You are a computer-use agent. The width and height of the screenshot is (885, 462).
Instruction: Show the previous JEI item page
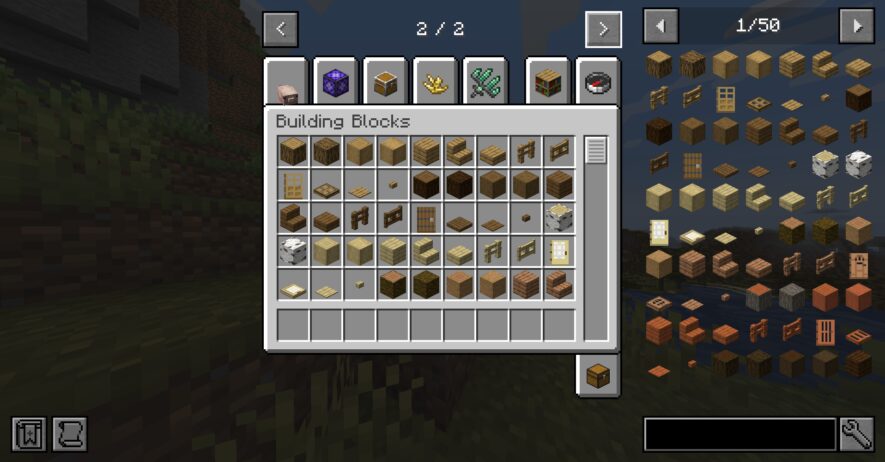660,27
